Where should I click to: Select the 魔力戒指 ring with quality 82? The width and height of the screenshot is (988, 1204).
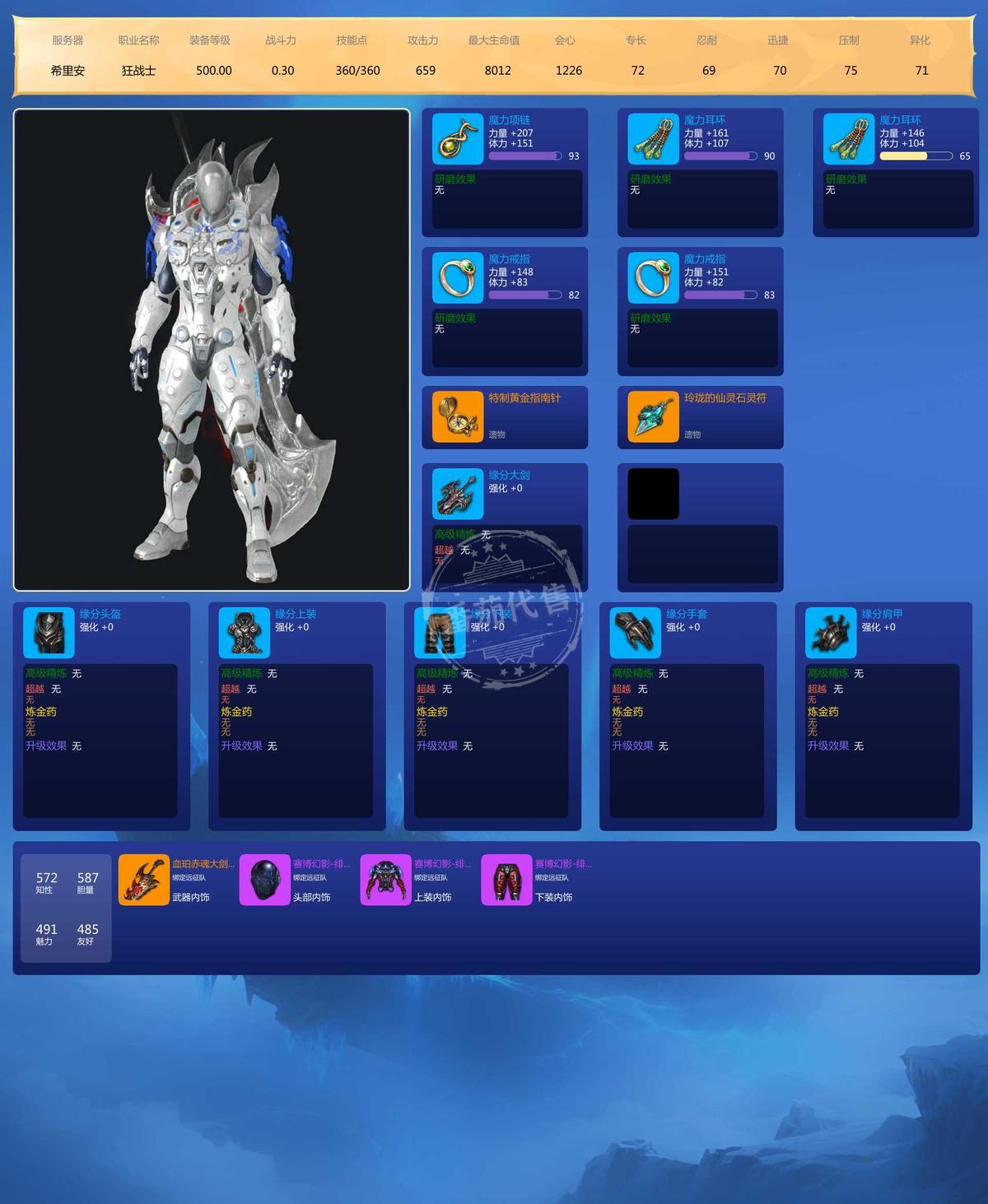point(458,278)
